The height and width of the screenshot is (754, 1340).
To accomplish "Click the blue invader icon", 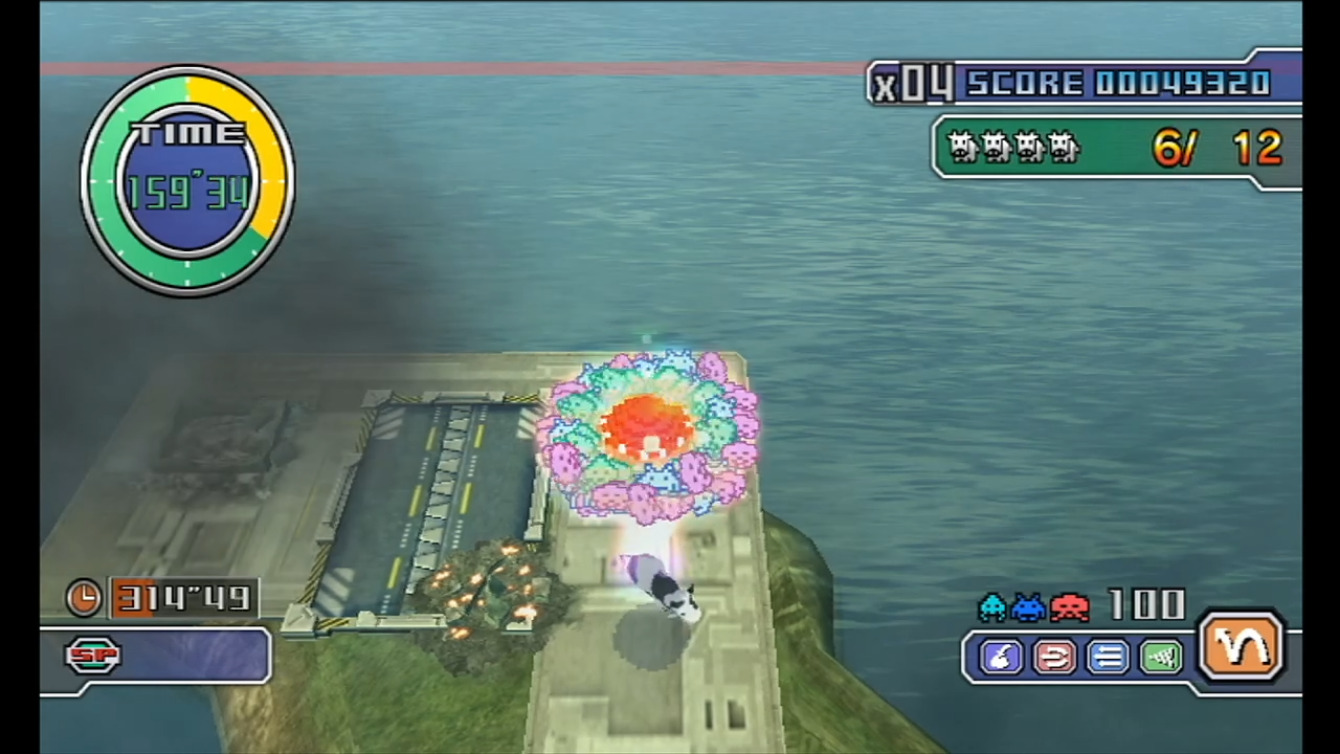I will point(1026,607).
